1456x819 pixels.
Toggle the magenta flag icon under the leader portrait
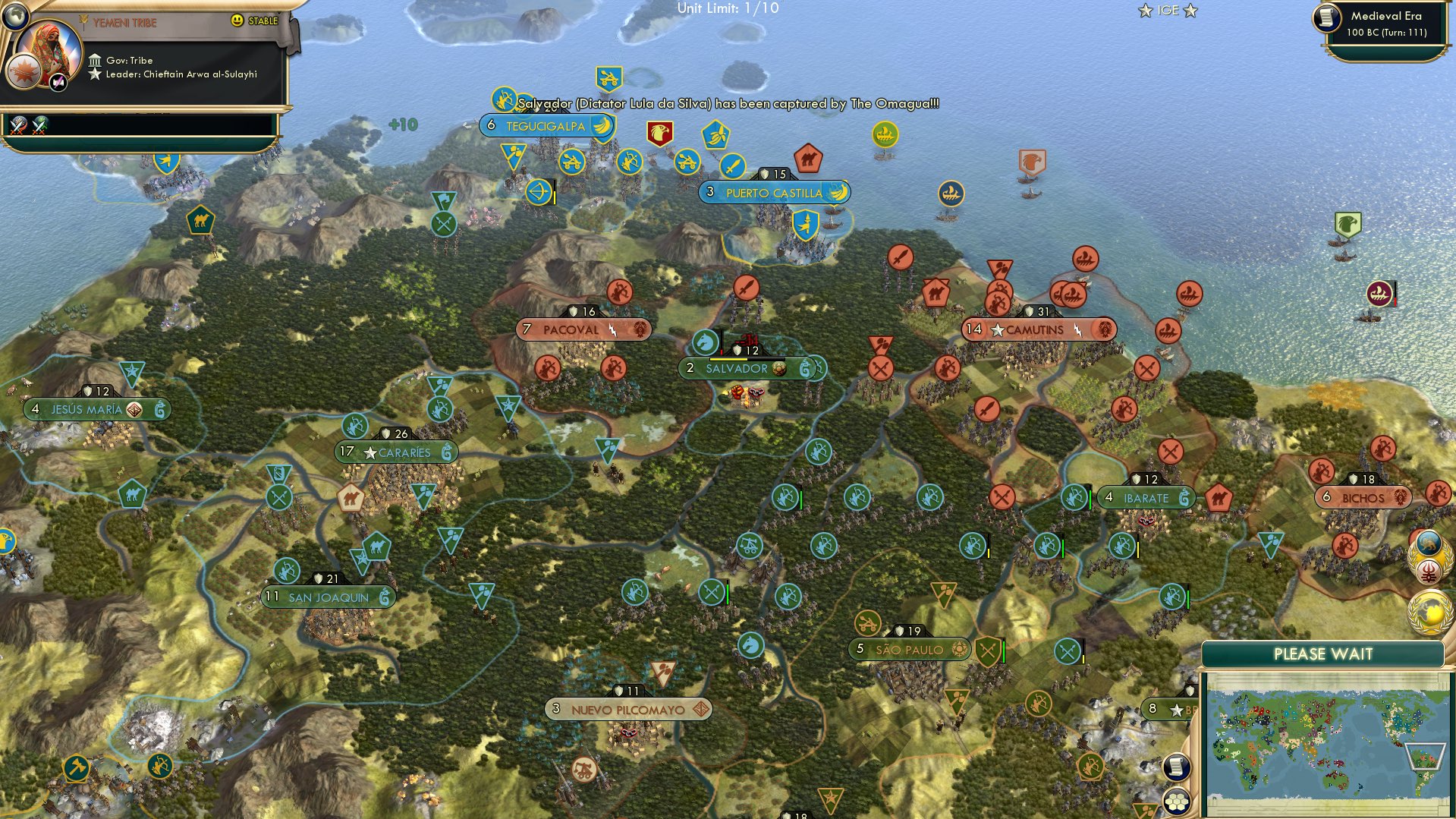point(58,81)
